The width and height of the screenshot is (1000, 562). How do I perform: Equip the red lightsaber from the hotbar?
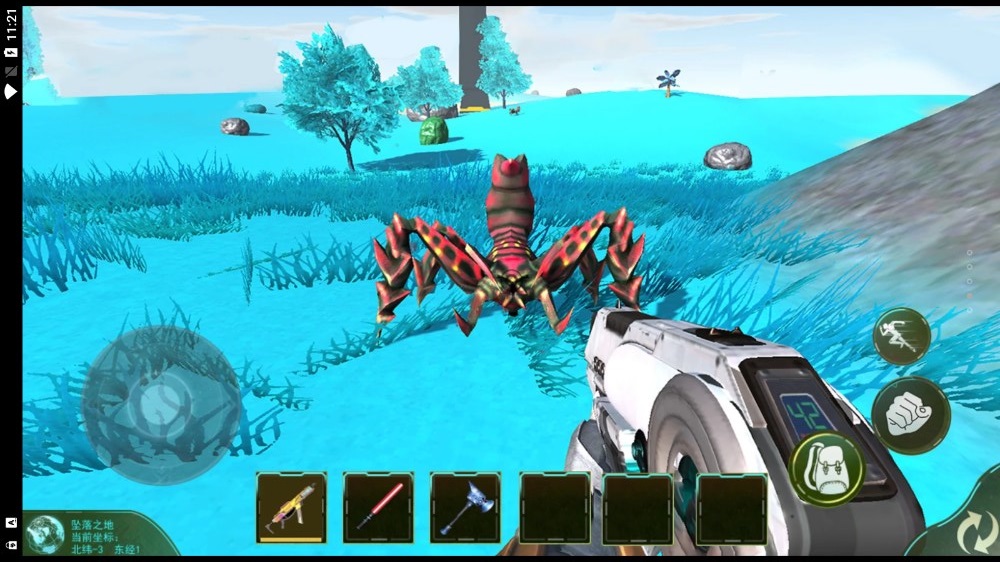pyautogui.click(x=378, y=507)
